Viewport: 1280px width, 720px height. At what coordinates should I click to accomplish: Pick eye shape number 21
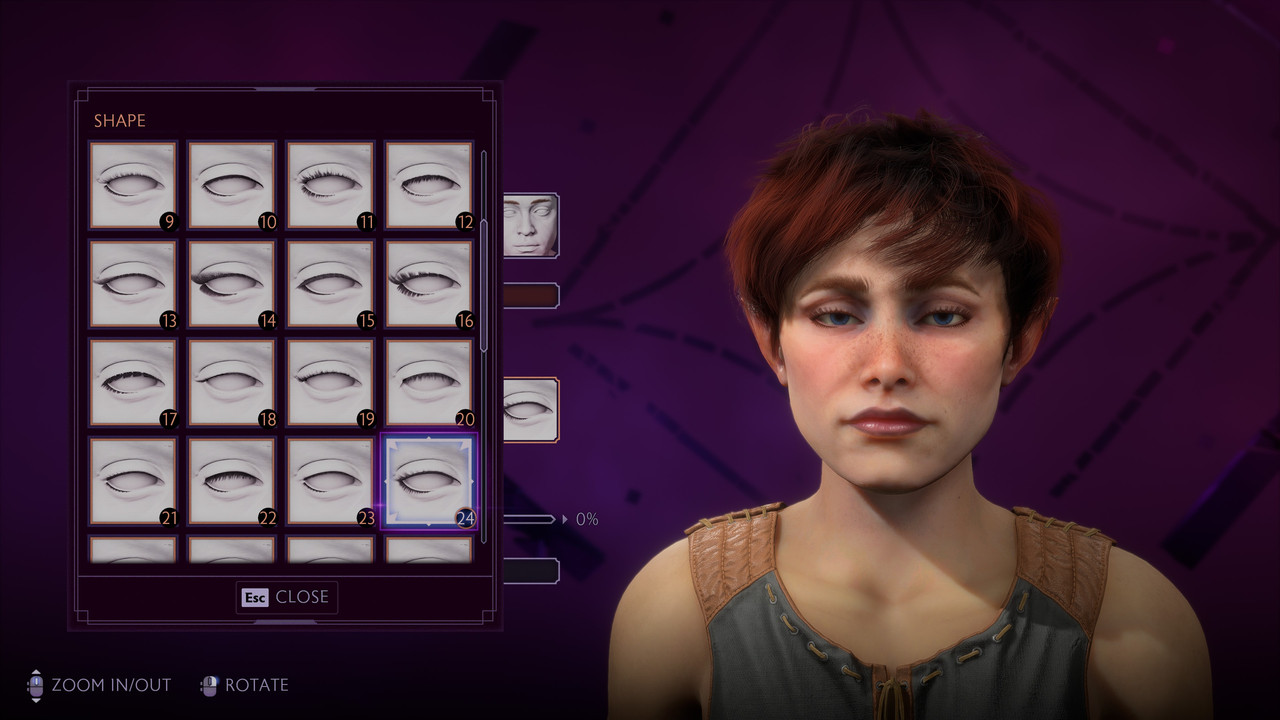(x=133, y=481)
